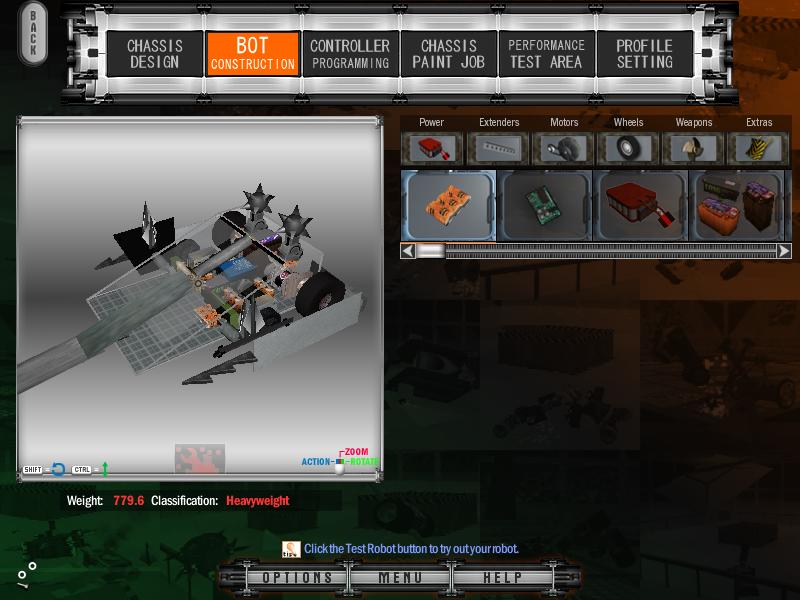Pick the green circuit board component

click(544, 205)
